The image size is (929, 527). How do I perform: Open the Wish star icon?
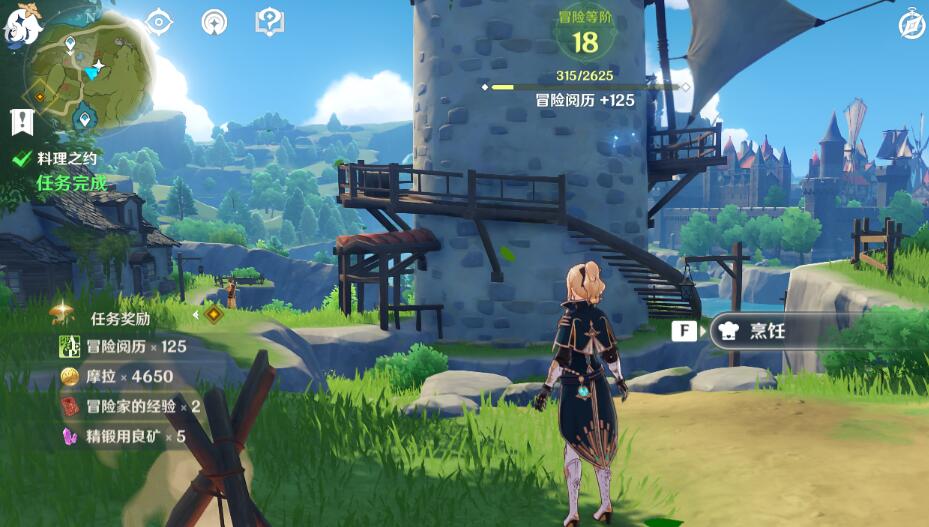(x=214, y=21)
